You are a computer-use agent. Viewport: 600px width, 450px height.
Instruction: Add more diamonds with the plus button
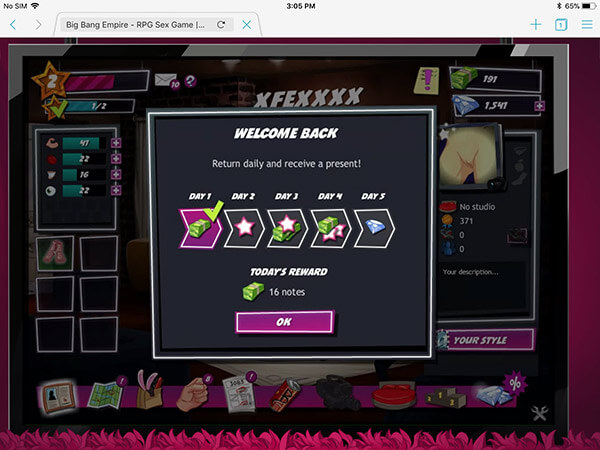pyautogui.click(x=540, y=105)
